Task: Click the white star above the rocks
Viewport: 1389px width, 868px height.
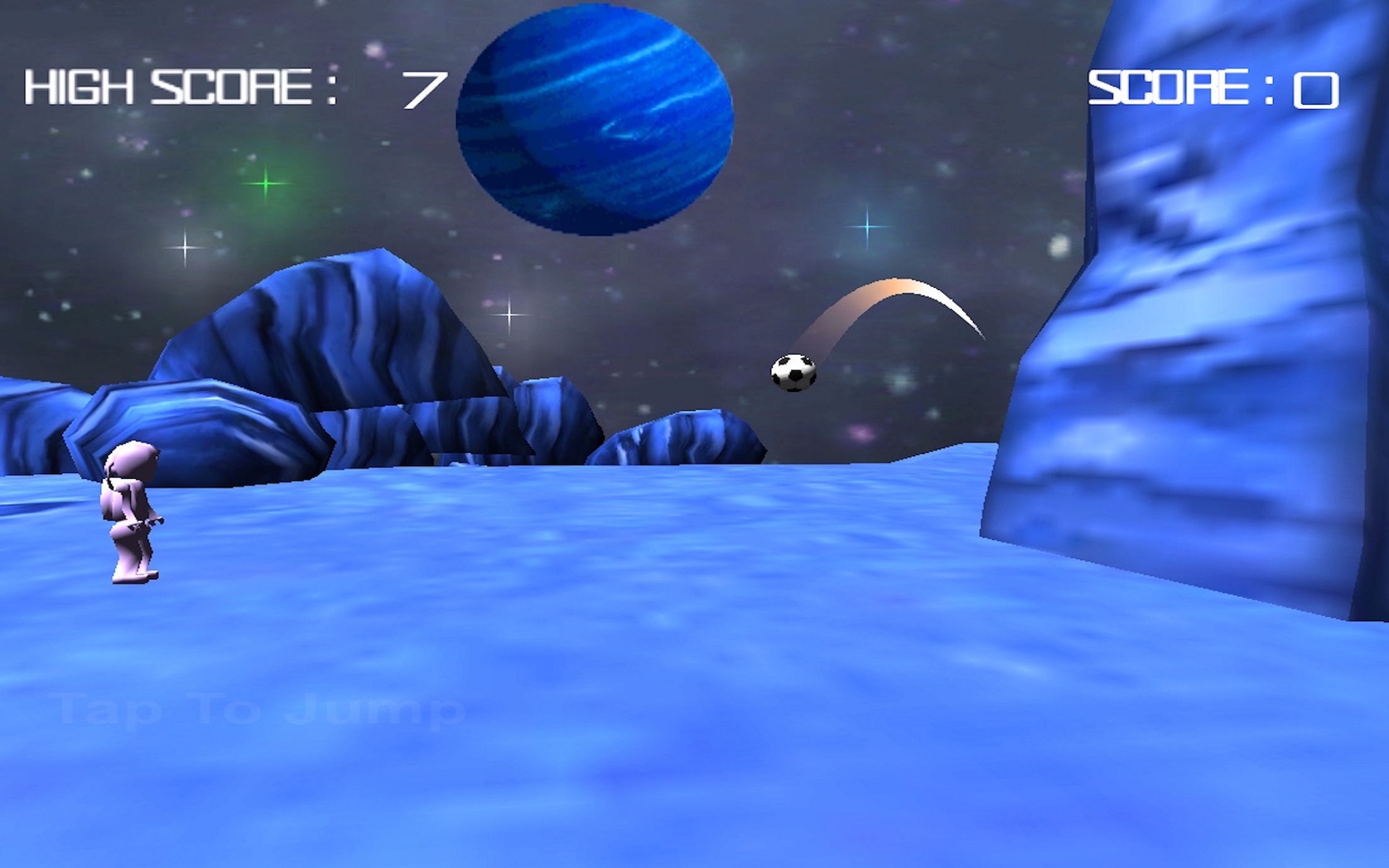Action: 510,315
